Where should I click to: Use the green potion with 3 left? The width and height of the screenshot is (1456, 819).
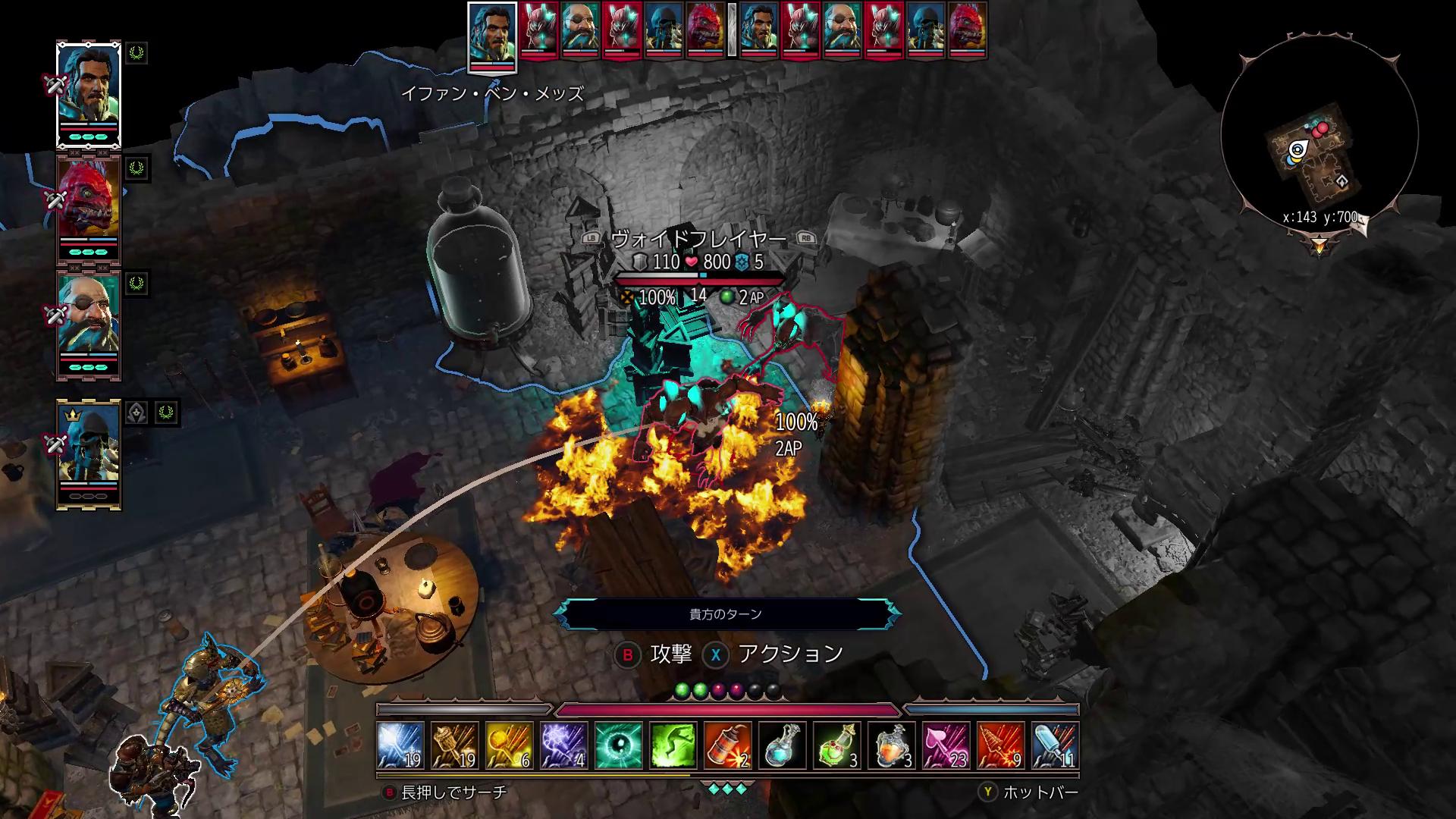point(837,745)
